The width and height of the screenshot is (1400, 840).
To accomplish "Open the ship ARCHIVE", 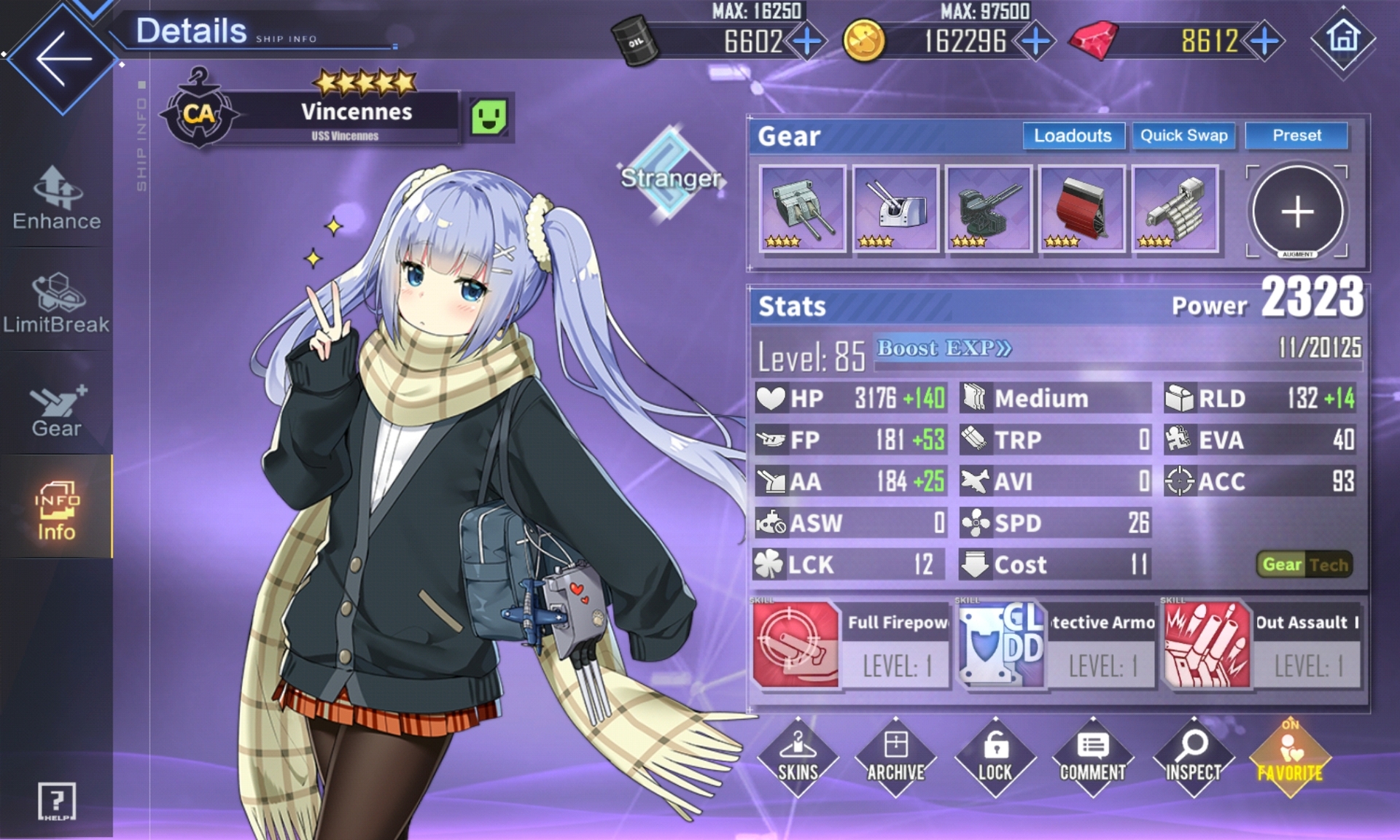I will tap(896, 757).
